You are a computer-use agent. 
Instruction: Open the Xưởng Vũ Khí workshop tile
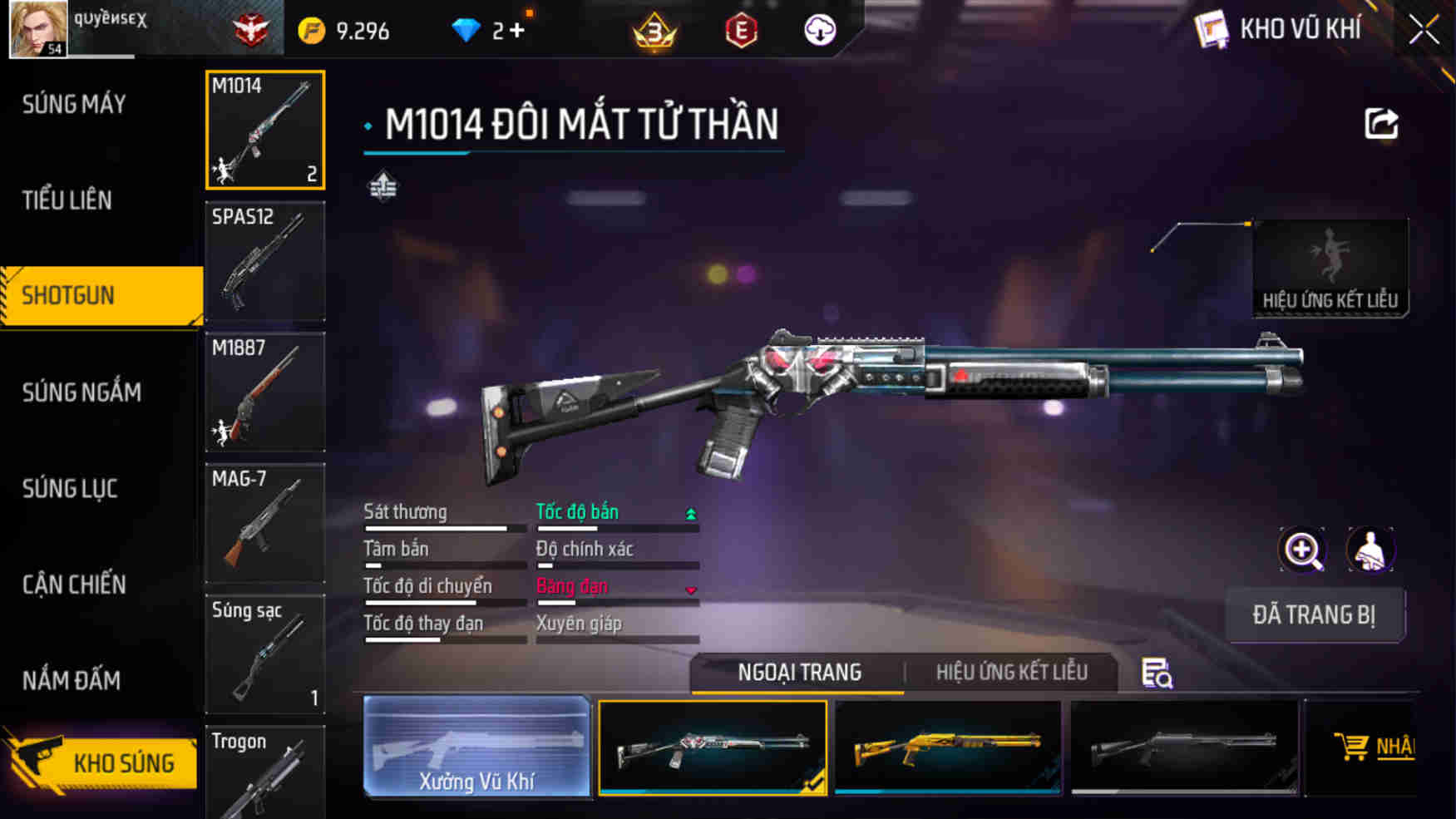476,747
